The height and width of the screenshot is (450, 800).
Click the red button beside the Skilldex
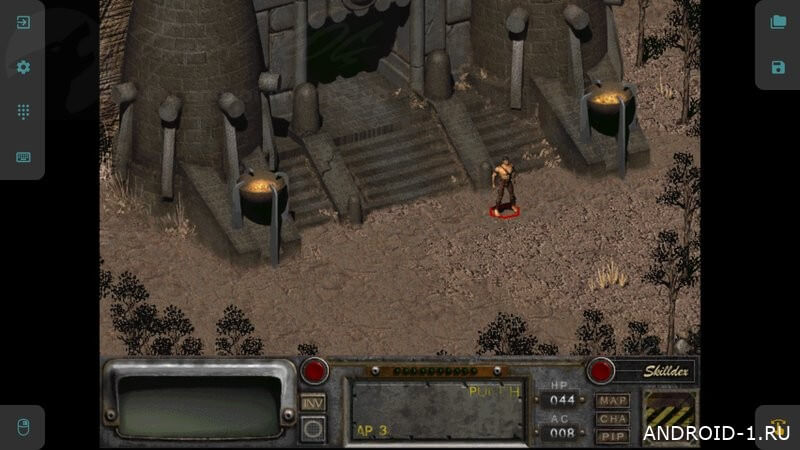tap(600, 371)
